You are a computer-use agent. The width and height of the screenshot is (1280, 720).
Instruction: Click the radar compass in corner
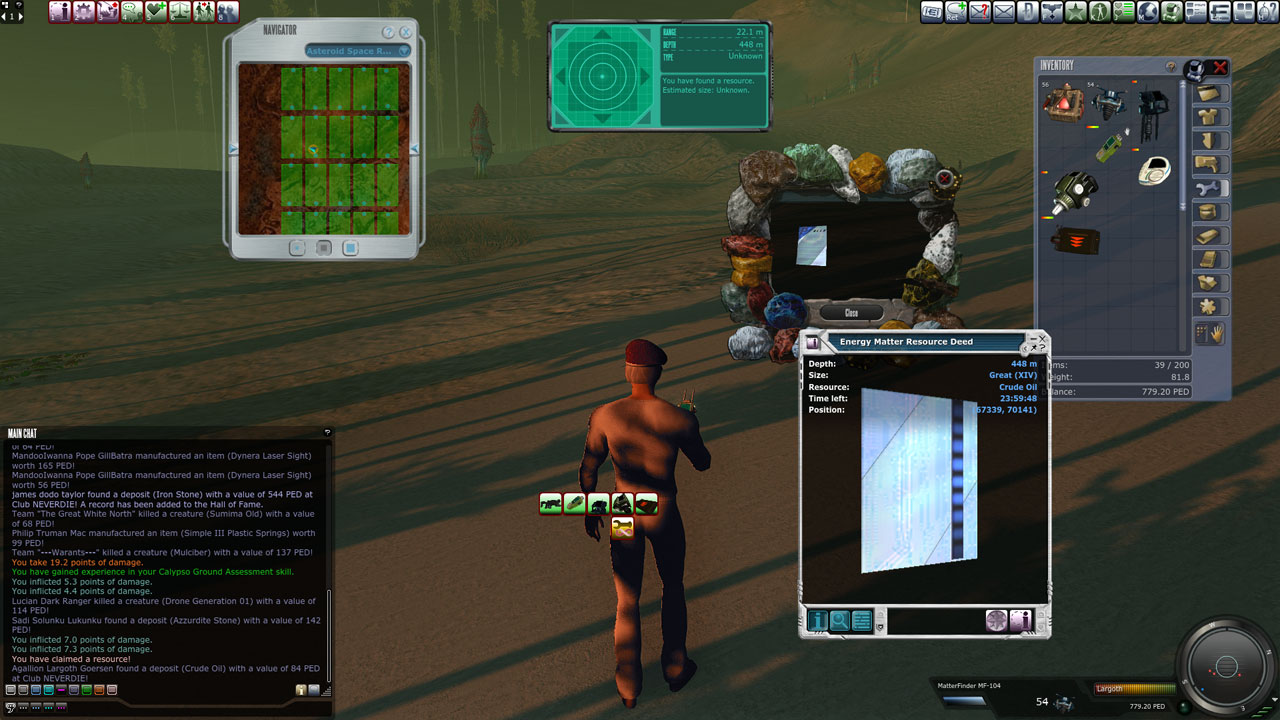coord(1227,666)
